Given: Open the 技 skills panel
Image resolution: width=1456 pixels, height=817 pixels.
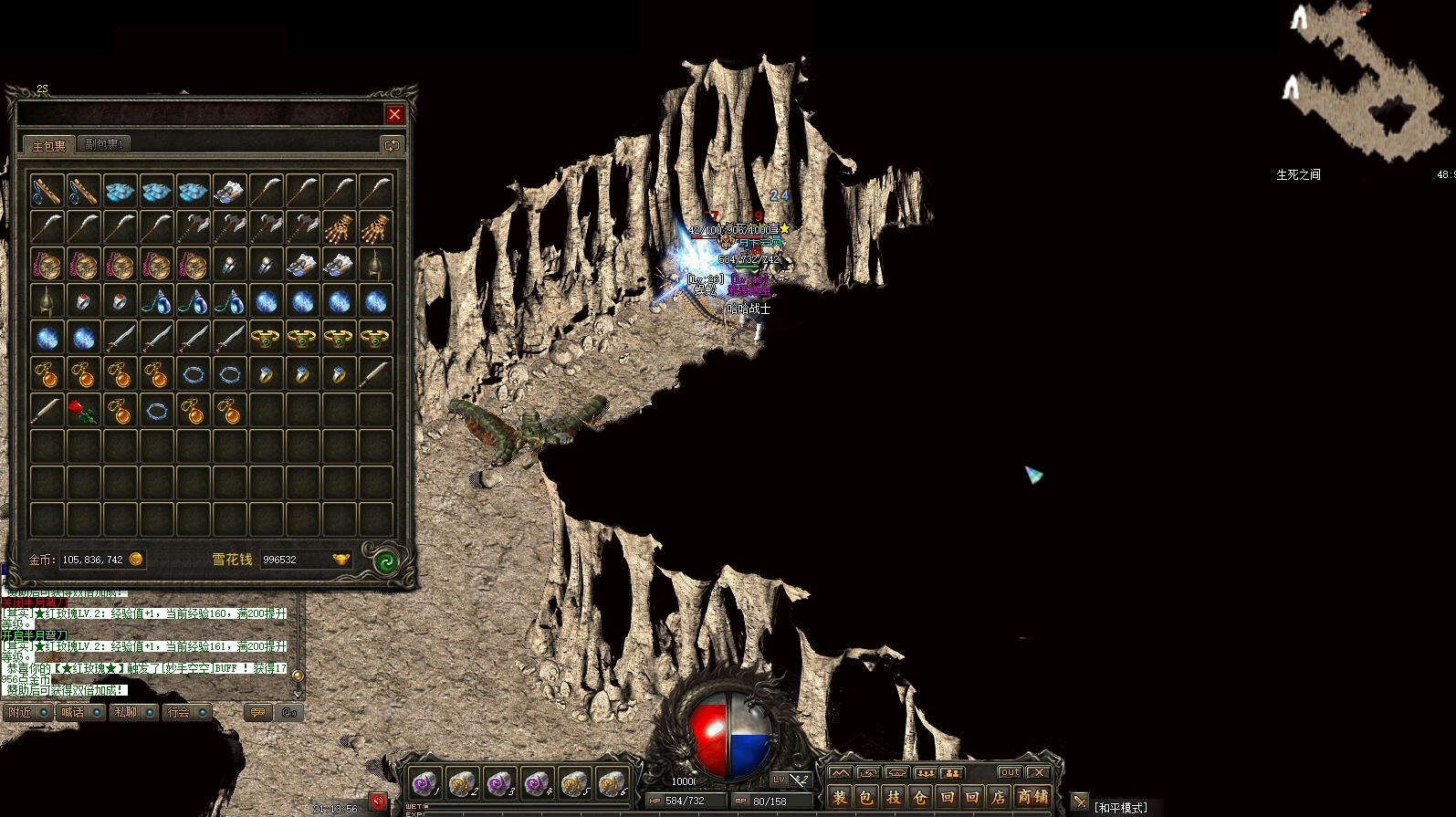Looking at the screenshot, I should point(893,797).
